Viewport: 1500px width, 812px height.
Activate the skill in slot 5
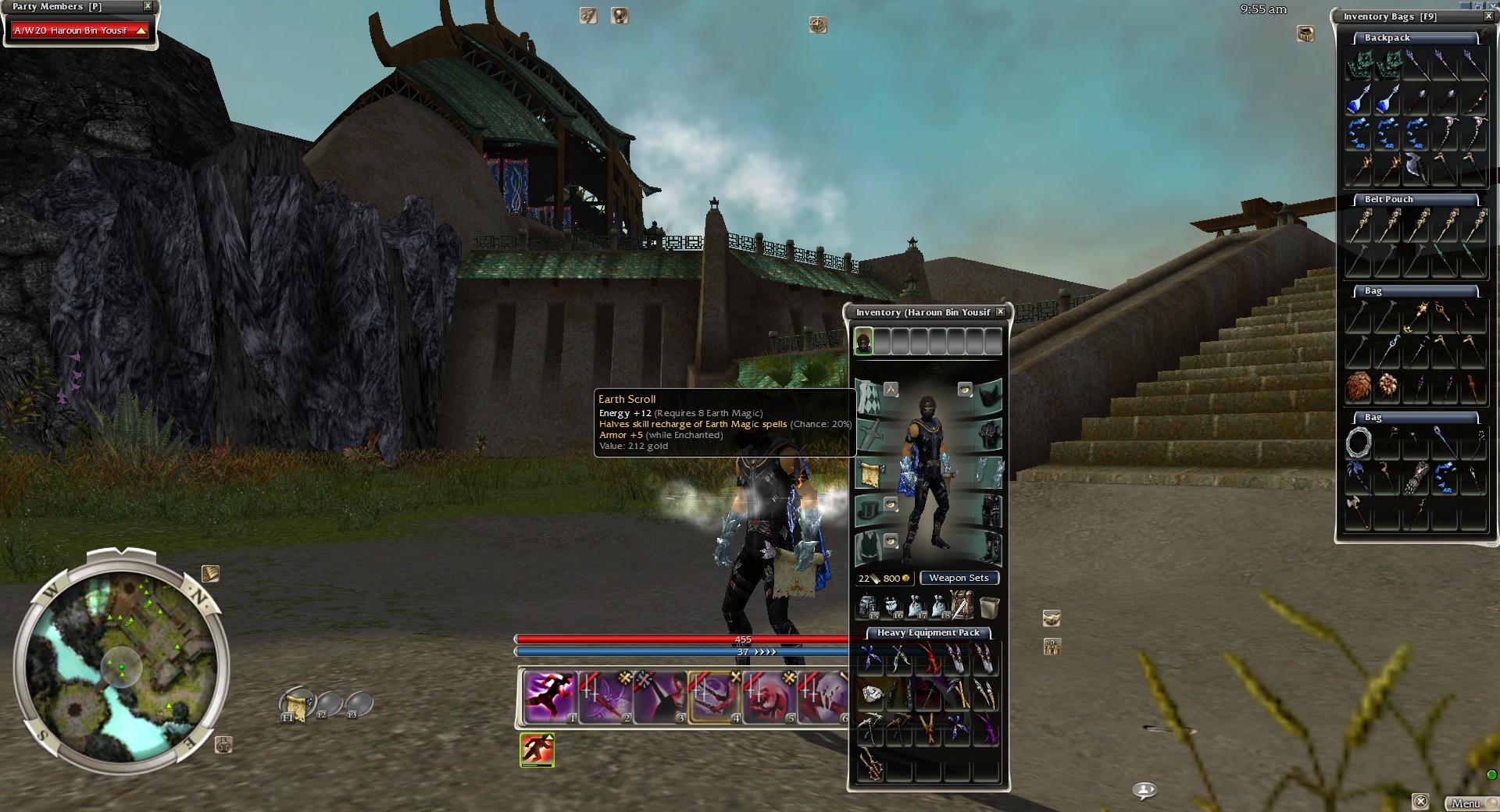click(769, 696)
